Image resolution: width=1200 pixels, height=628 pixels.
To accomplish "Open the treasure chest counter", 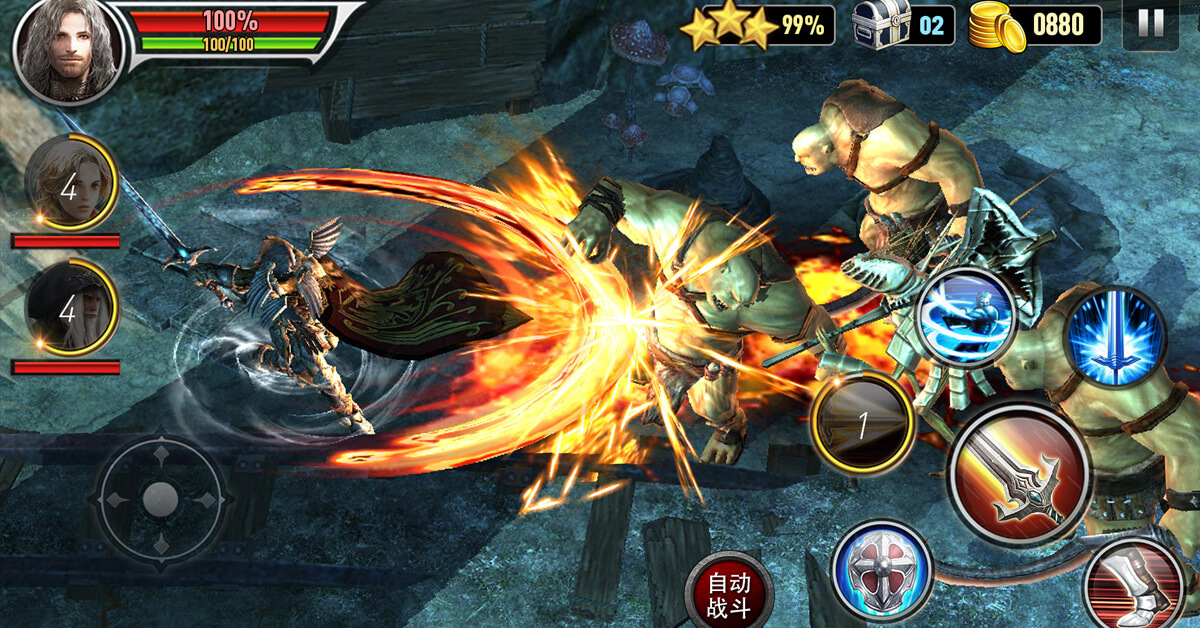I will point(882,26).
